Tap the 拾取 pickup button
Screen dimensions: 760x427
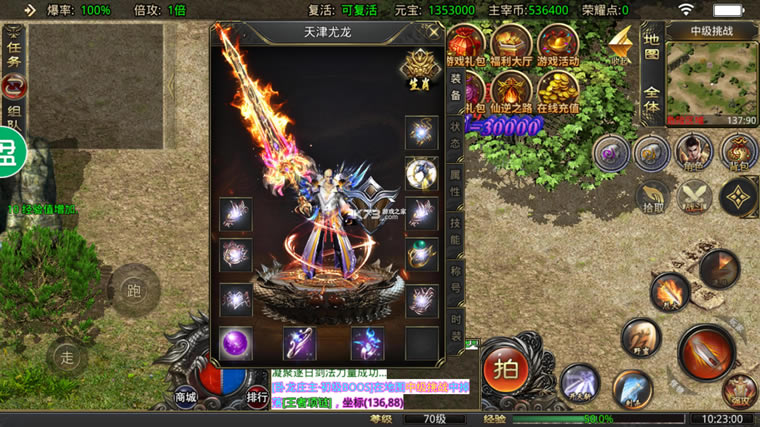(653, 197)
